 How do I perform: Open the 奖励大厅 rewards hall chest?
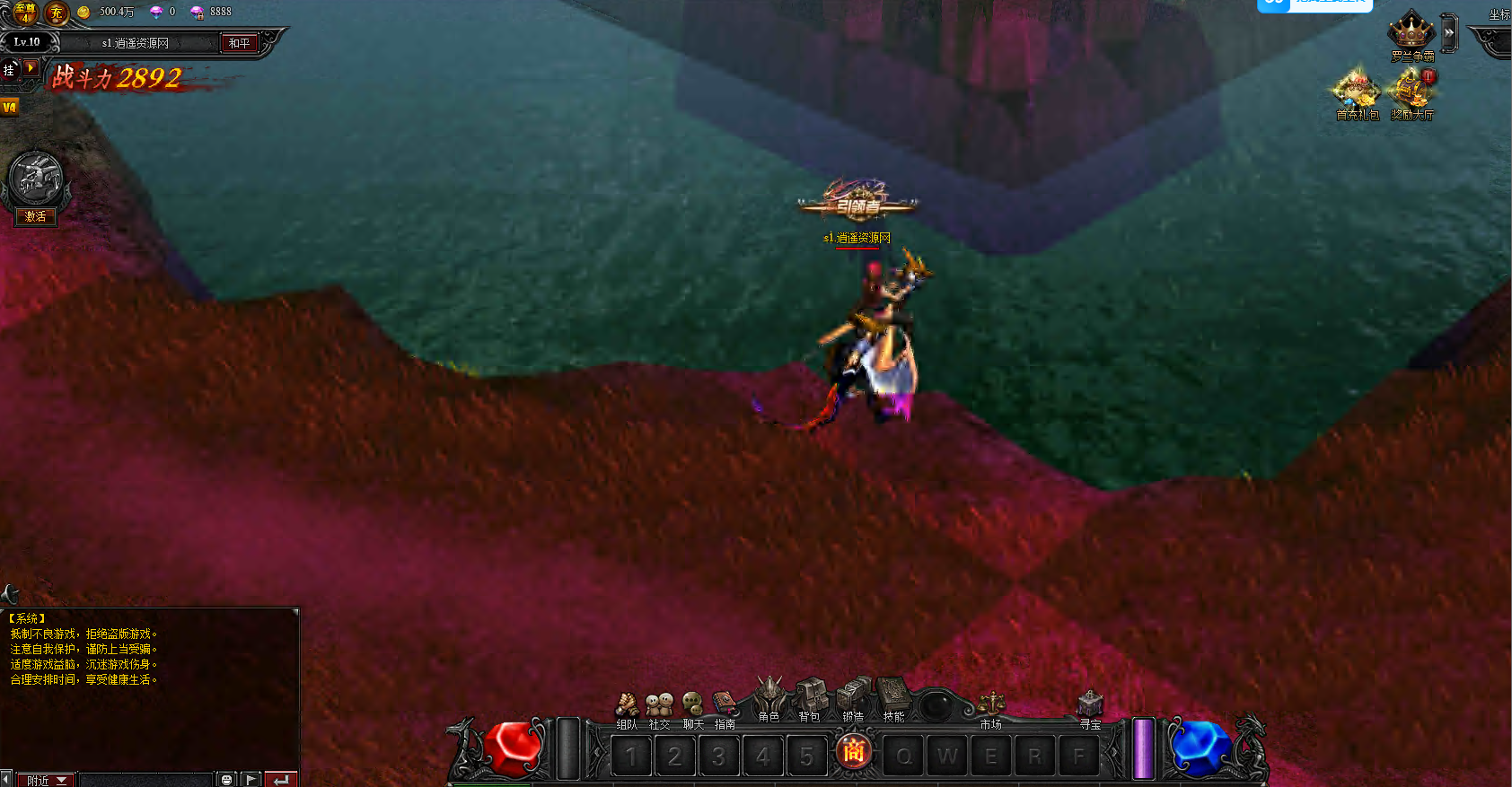tap(1411, 92)
